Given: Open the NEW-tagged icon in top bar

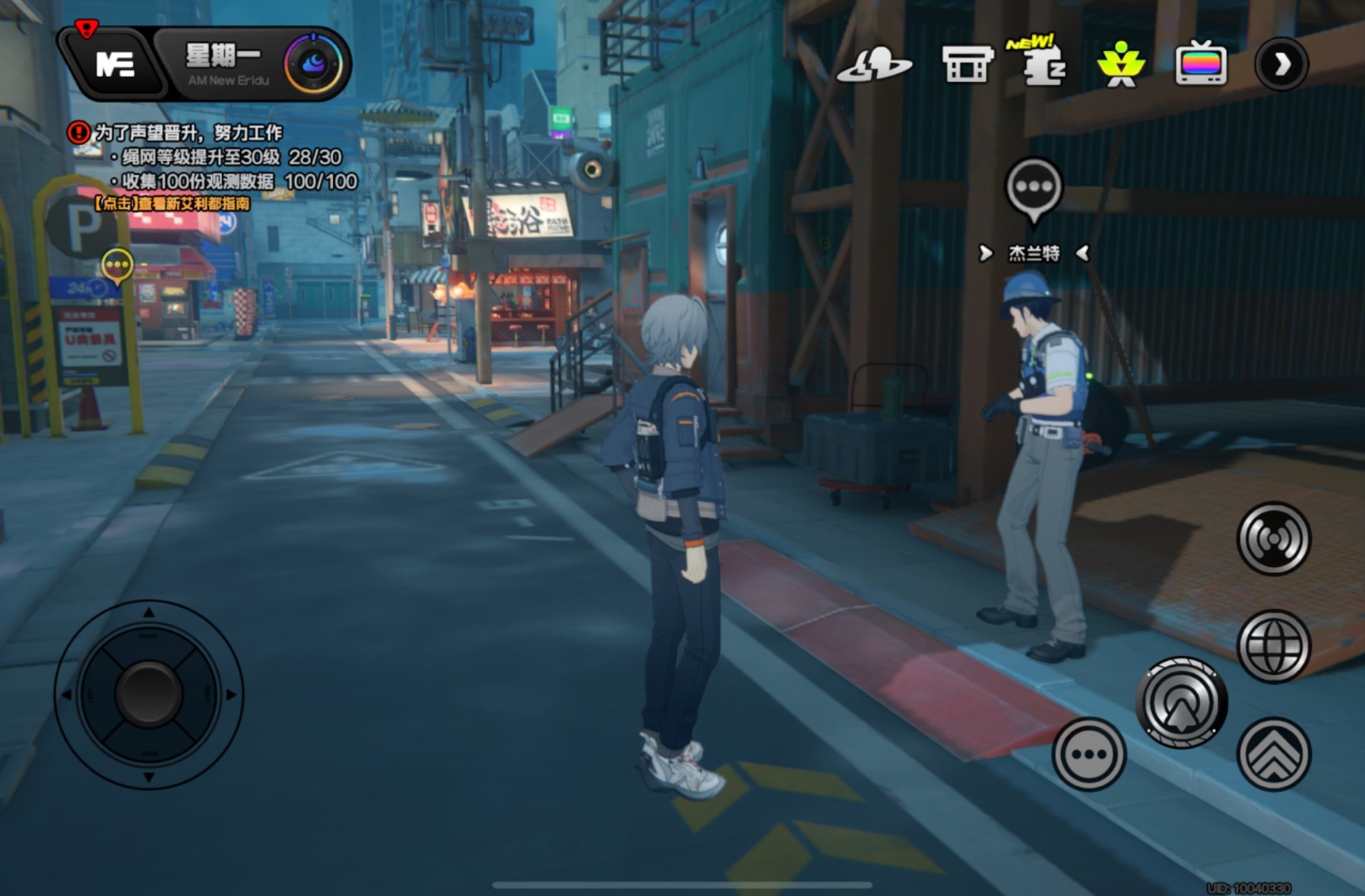Looking at the screenshot, I should [x=1043, y=64].
